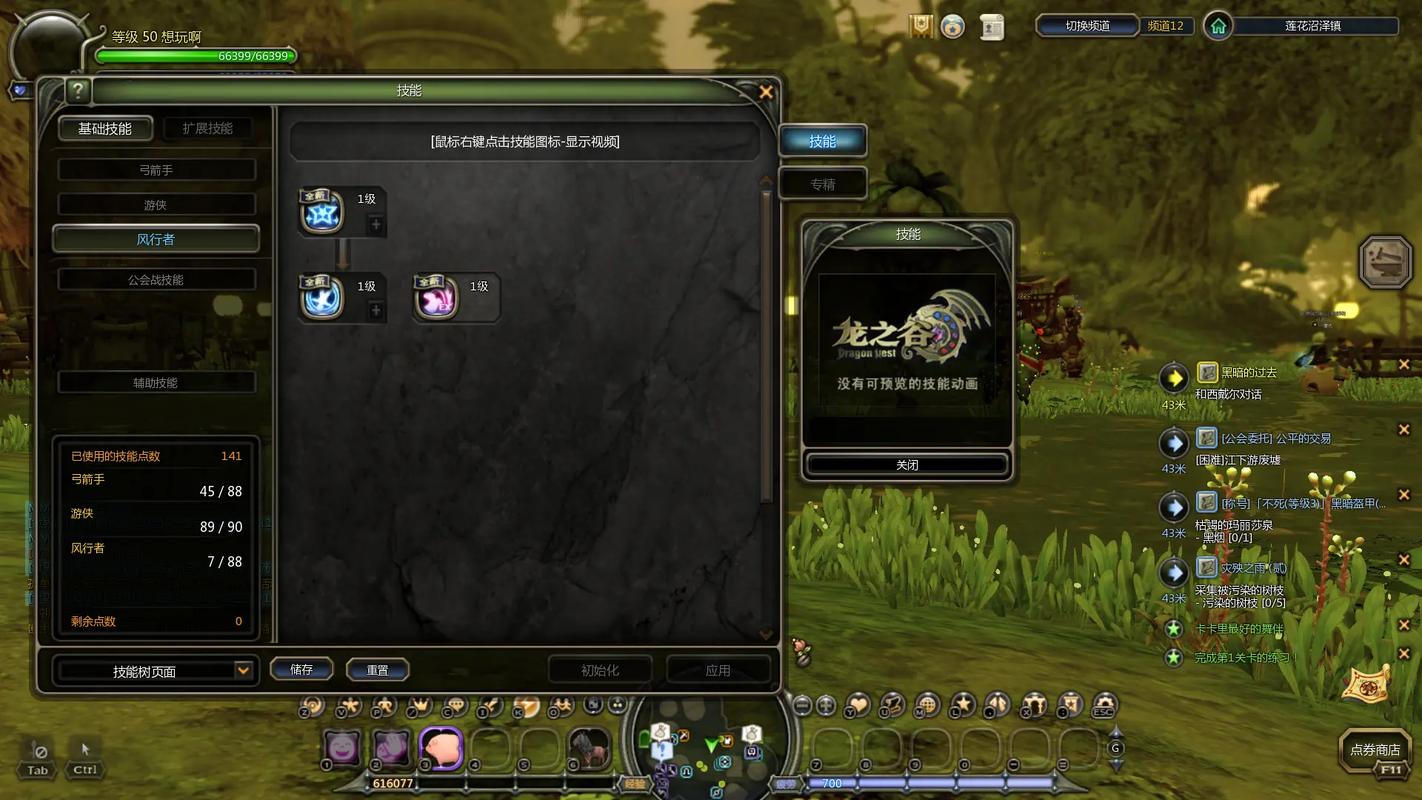The image size is (1422, 800).
Task: Click the 储存 save button
Action: coord(301,670)
